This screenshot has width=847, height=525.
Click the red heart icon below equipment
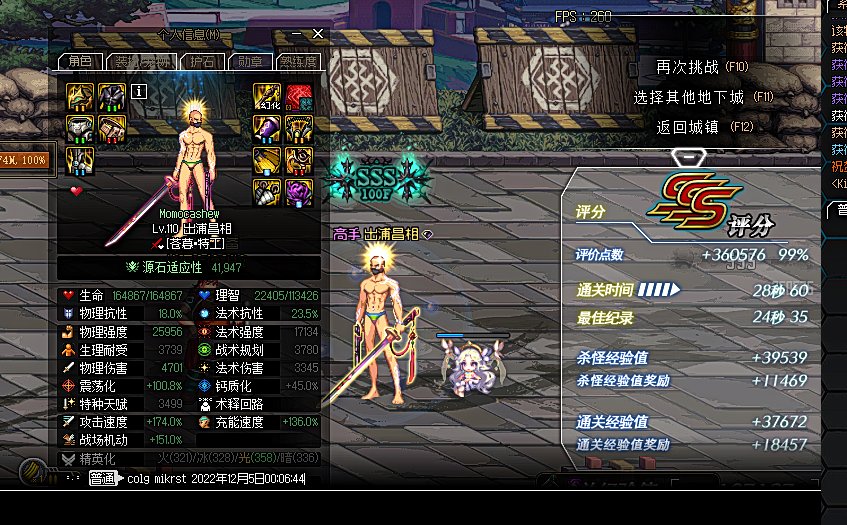76,190
